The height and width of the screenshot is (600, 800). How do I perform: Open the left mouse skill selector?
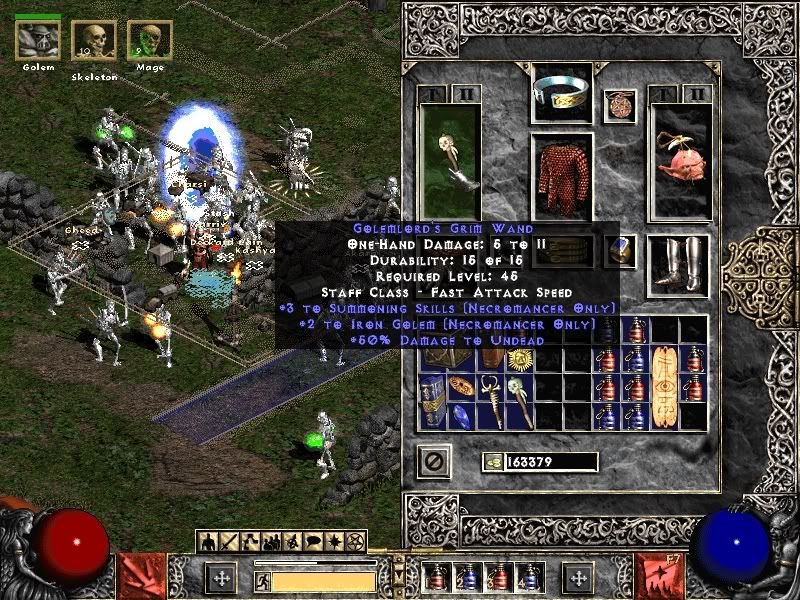click(x=220, y=578)
